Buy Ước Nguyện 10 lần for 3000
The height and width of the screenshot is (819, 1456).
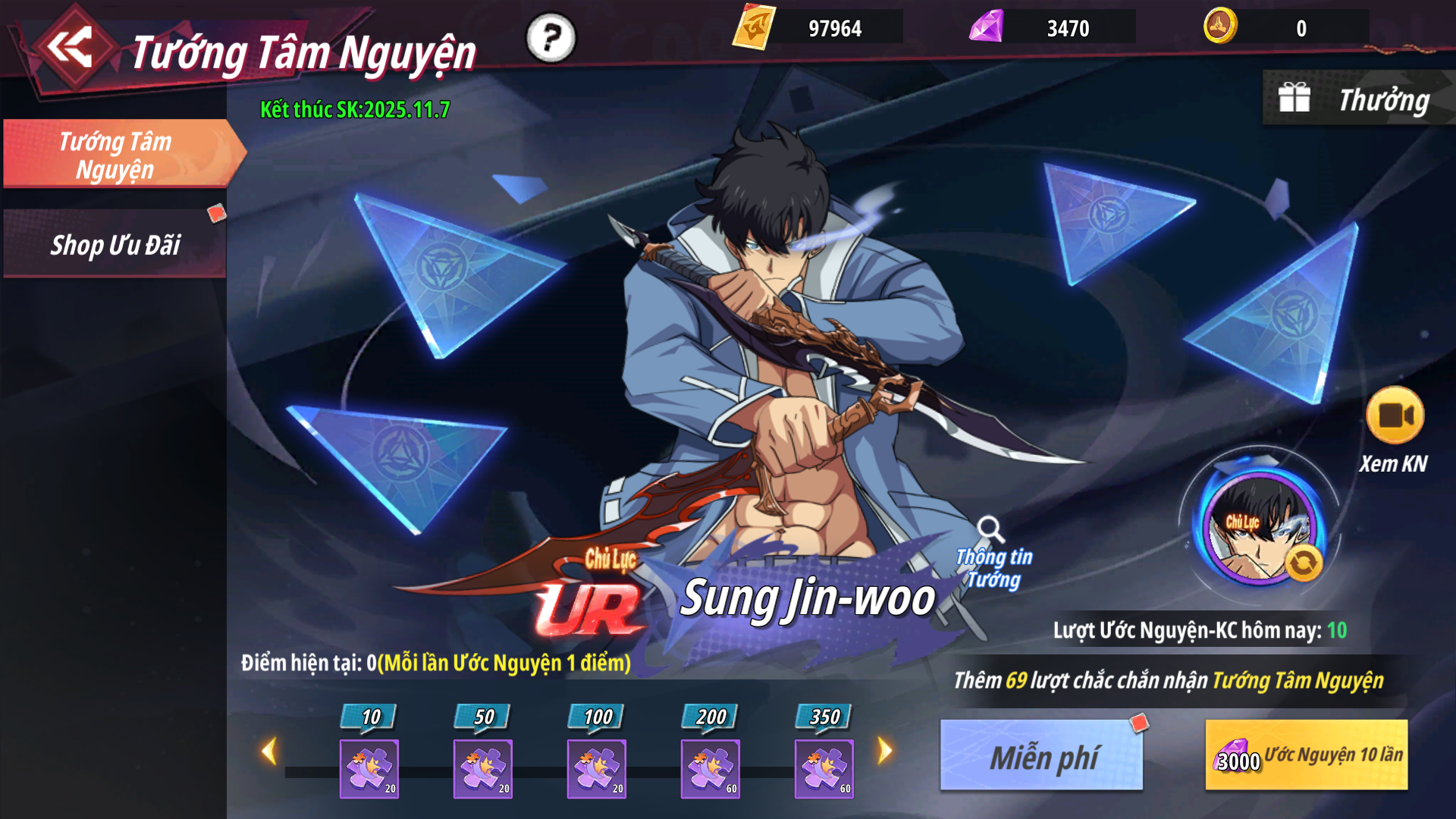click(x=1306, y=755)
